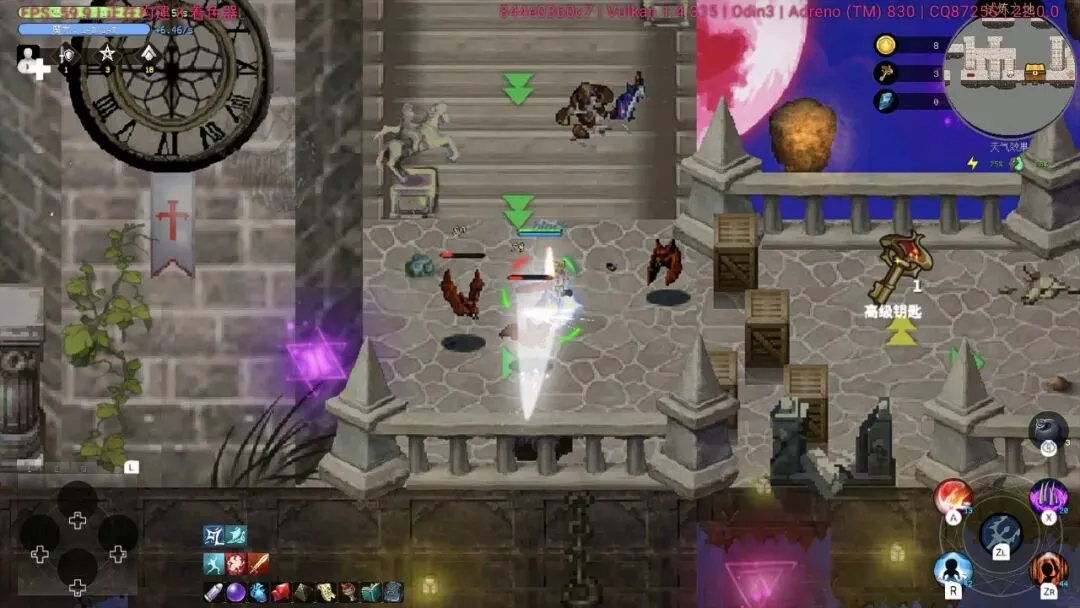This screenshot has height=608, width=1080.
Task: Use the dark bomb consumable button
Action: [x=1048, y=430]
